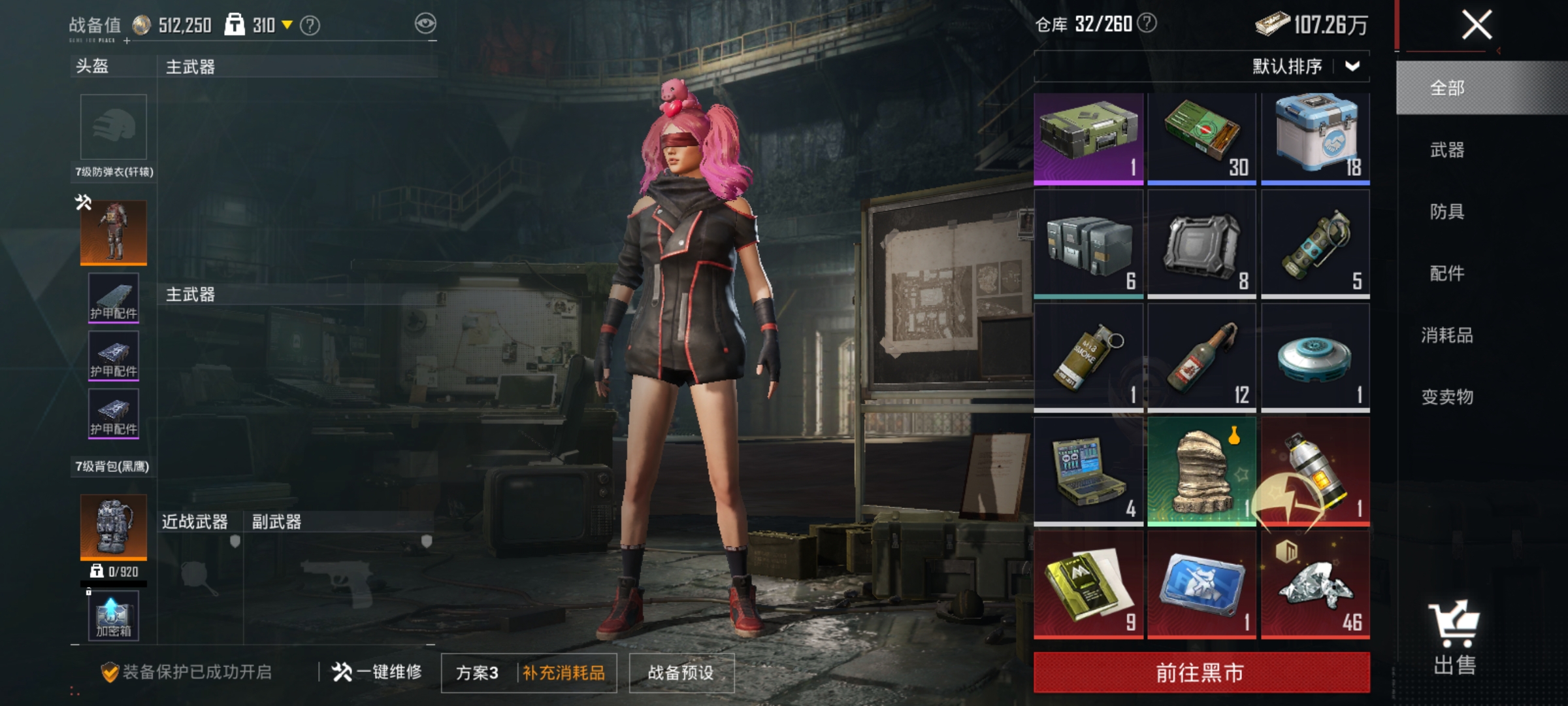Open the 加密箱 encrypted box slot

tap(113, 614)
